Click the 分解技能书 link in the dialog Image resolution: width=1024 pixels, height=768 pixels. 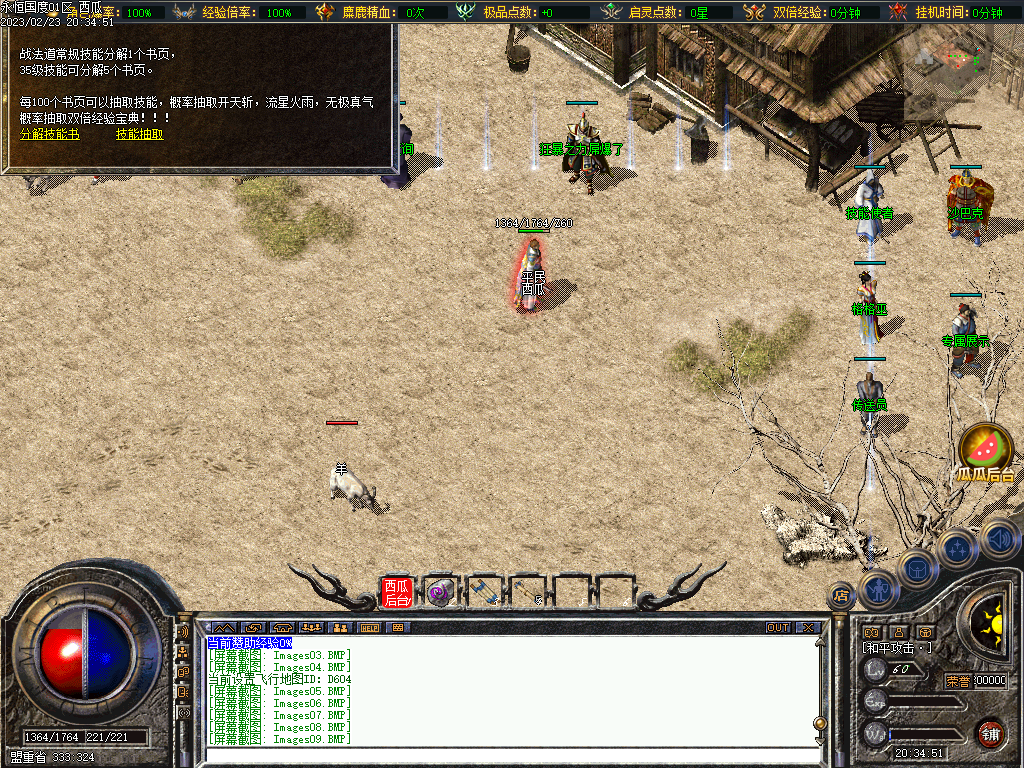click(x=49, y=134)
